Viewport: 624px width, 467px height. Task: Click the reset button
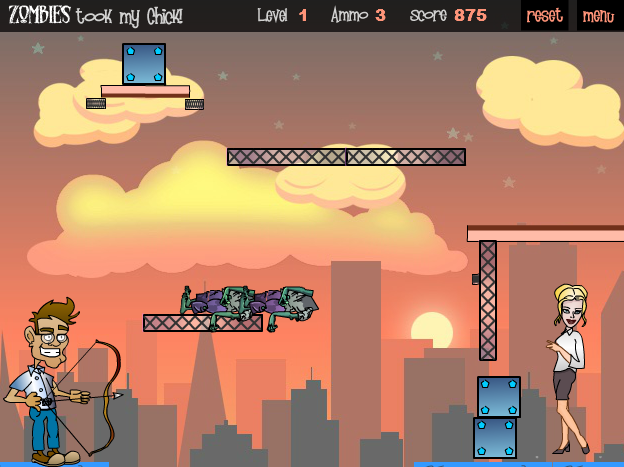point(544,16)
